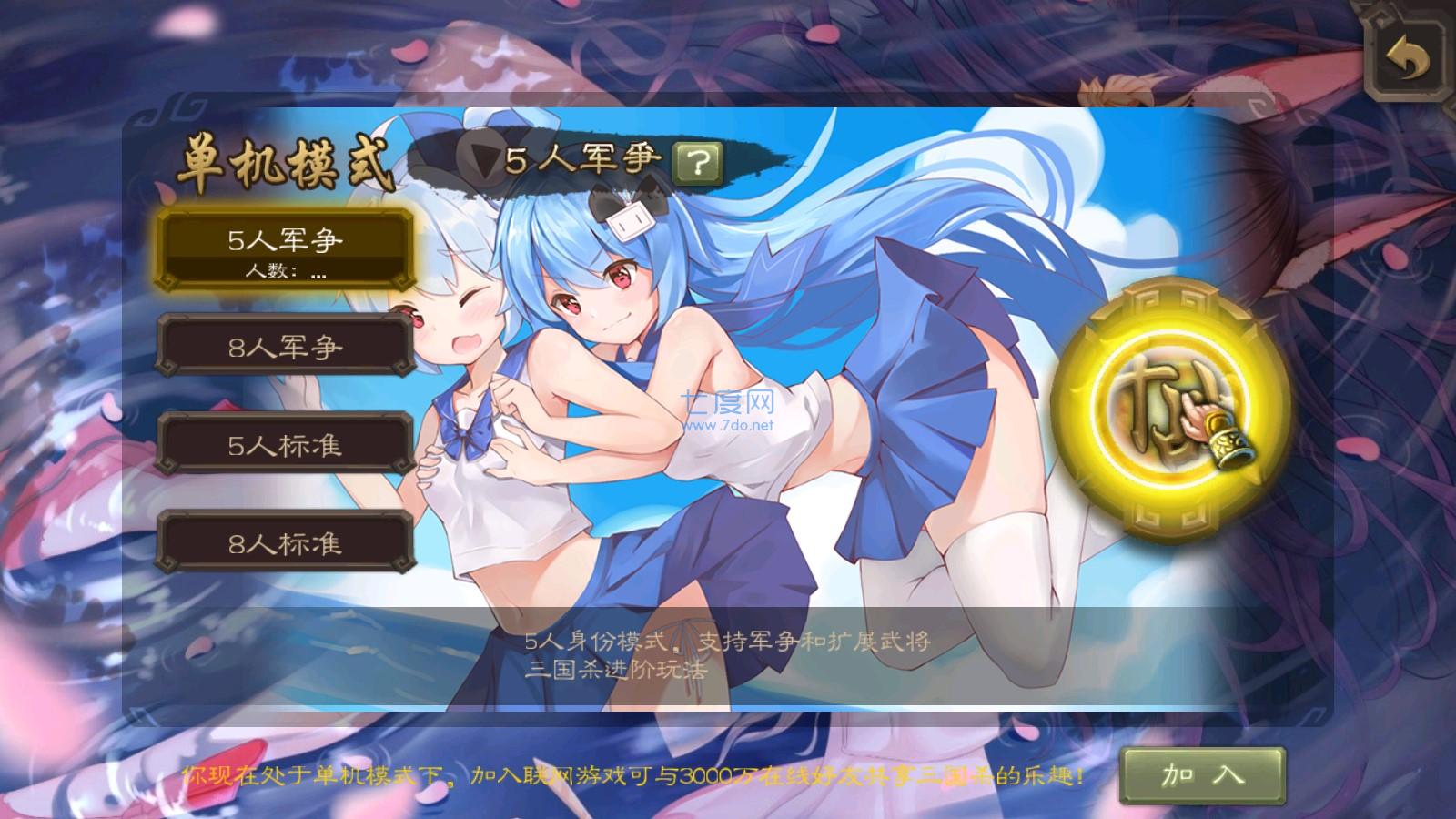Switch to the 8人标准 game mode
The image size is (1456, 819).
[284, 546]
